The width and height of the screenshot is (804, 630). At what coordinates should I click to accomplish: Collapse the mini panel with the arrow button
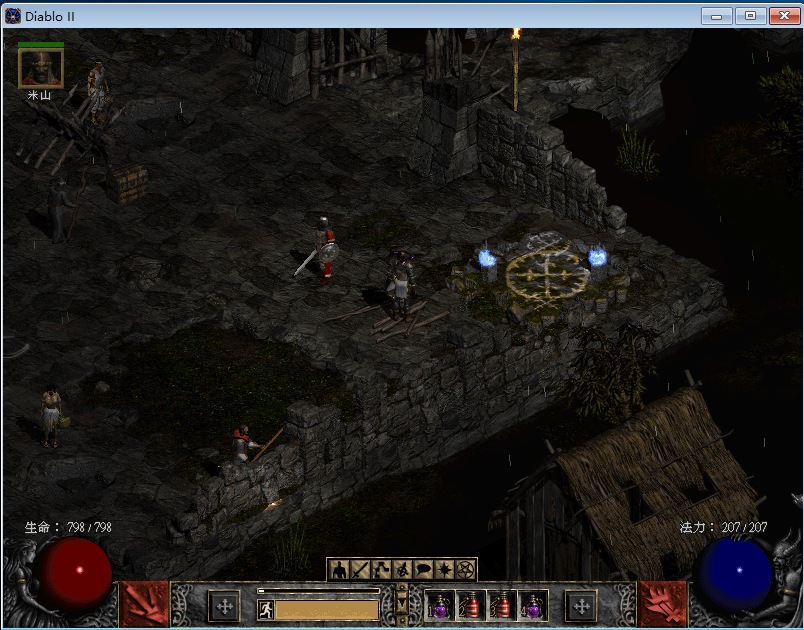pos(402,604)
